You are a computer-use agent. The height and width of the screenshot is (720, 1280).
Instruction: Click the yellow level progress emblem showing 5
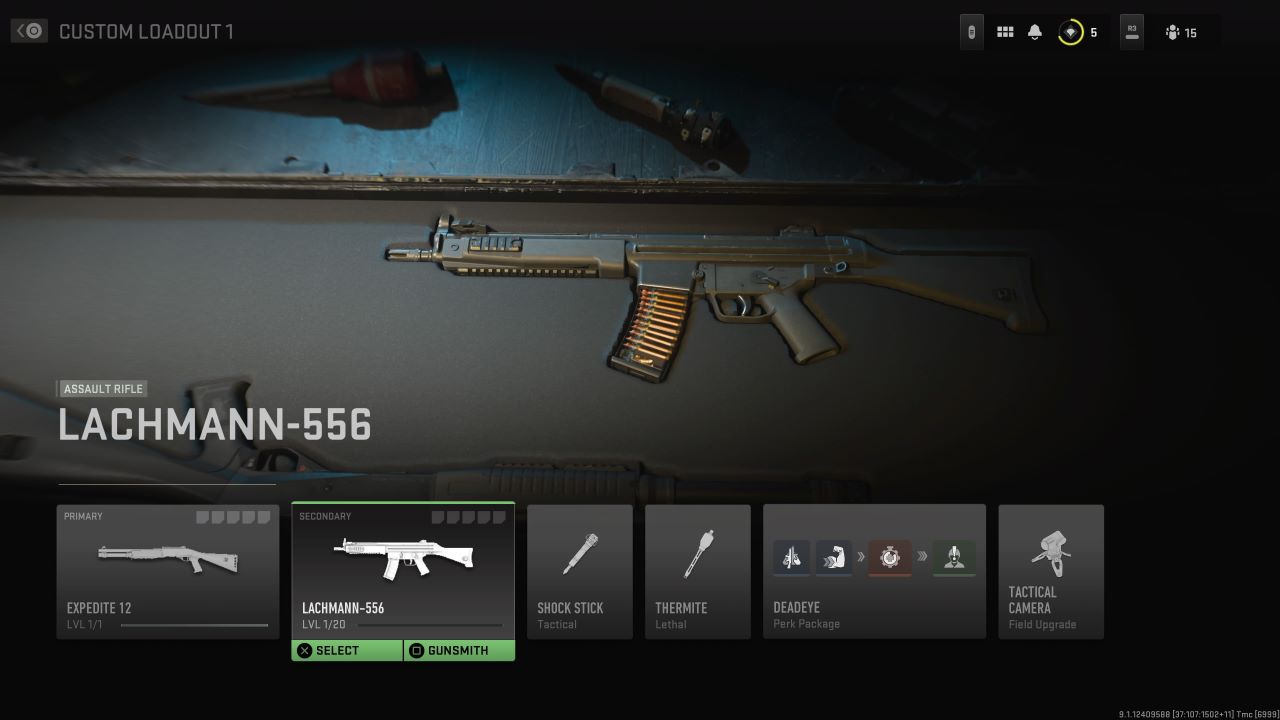coord(1069,31)
